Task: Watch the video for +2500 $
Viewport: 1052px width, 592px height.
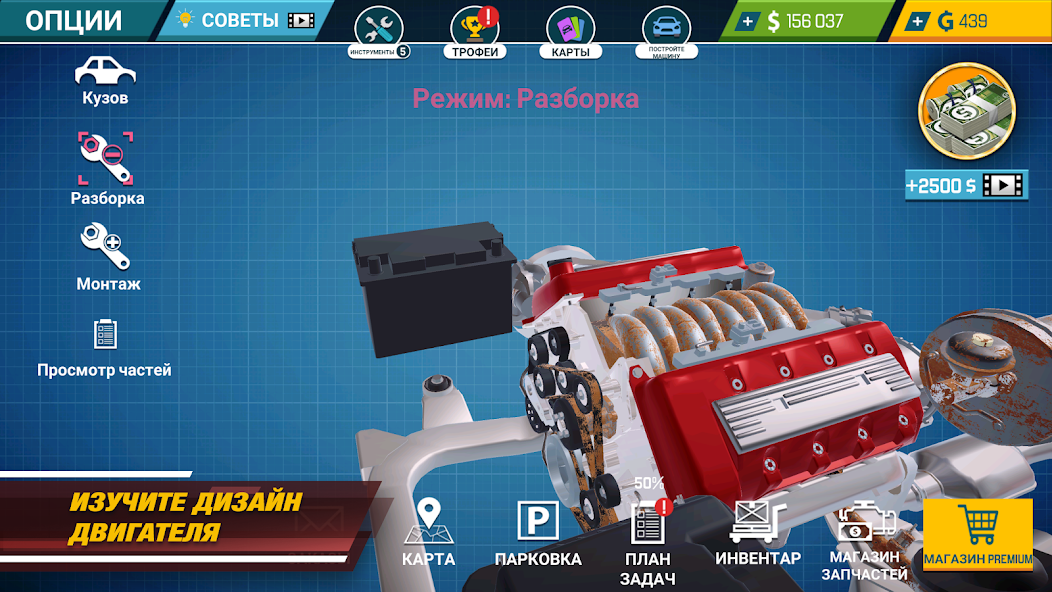Action: [966, 185]
